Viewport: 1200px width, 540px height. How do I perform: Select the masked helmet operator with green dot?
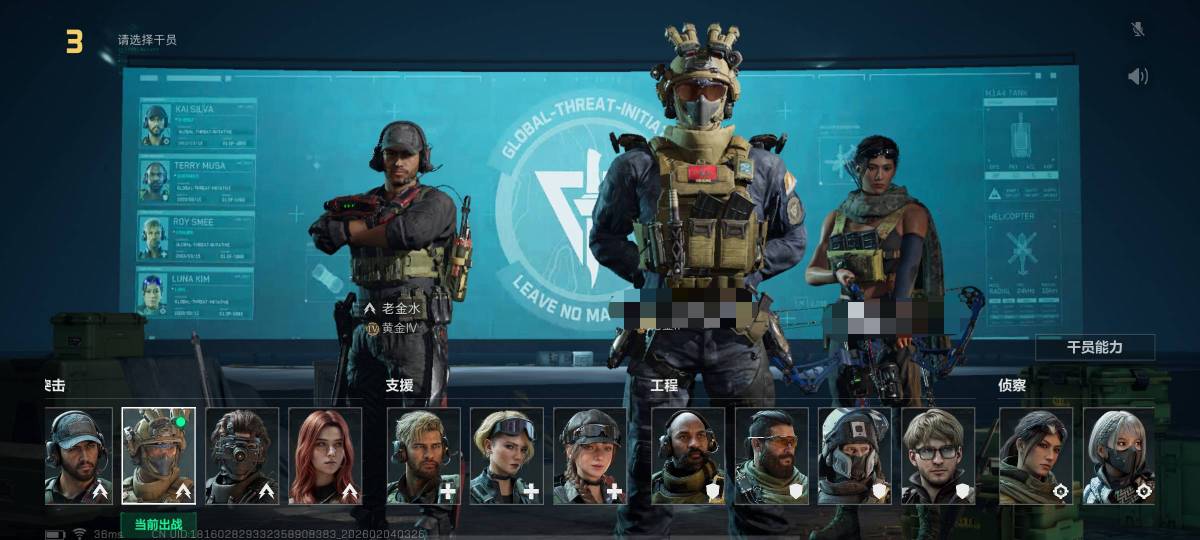click(x=159, y=455)
